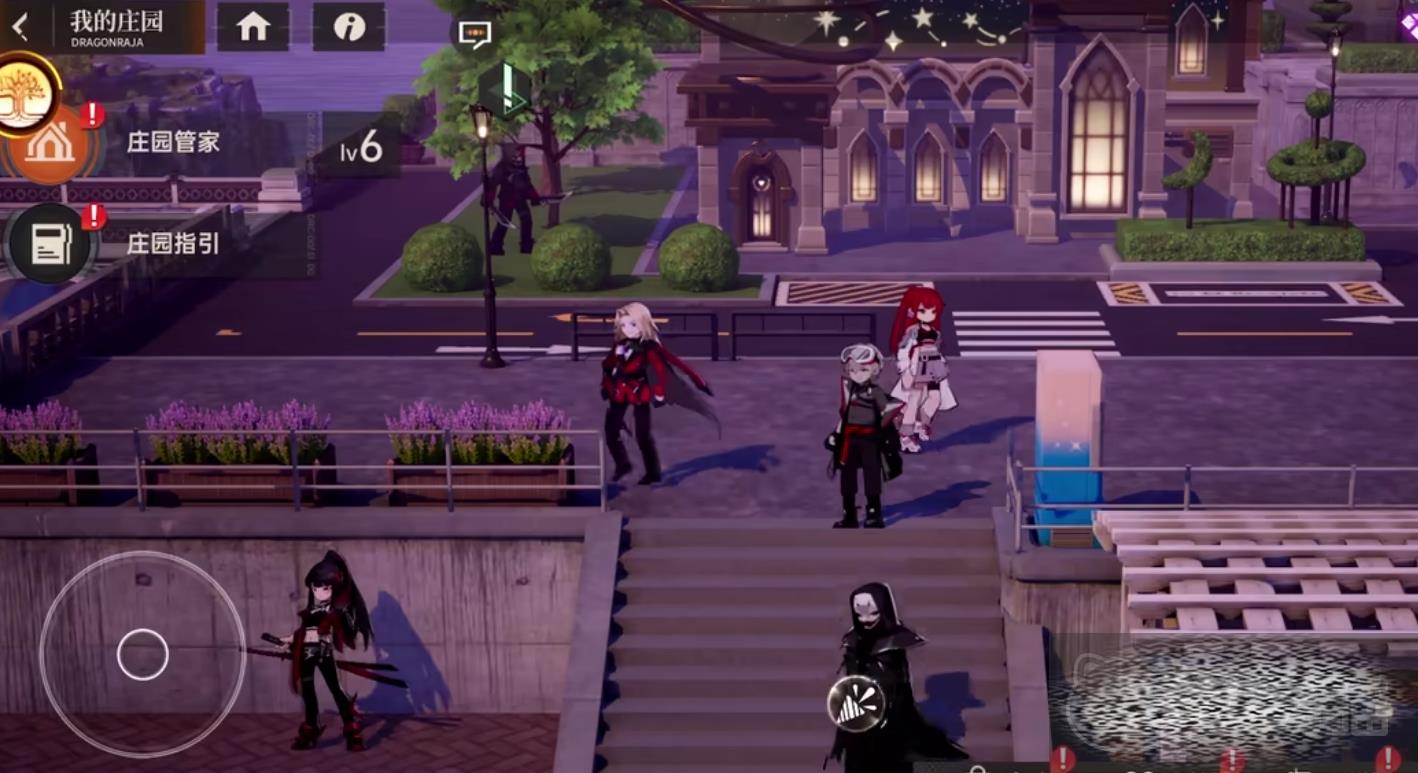The image size is (1418, 773).
Task: Tap the virtual joystick center
Action: 143,655
